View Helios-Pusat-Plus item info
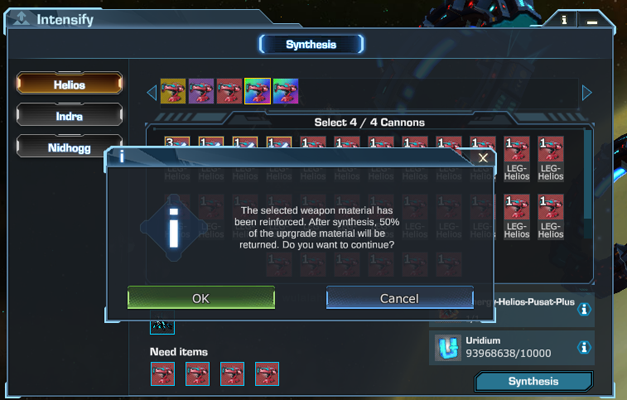Viewport: 627px width, 400px height. [584, 310]
